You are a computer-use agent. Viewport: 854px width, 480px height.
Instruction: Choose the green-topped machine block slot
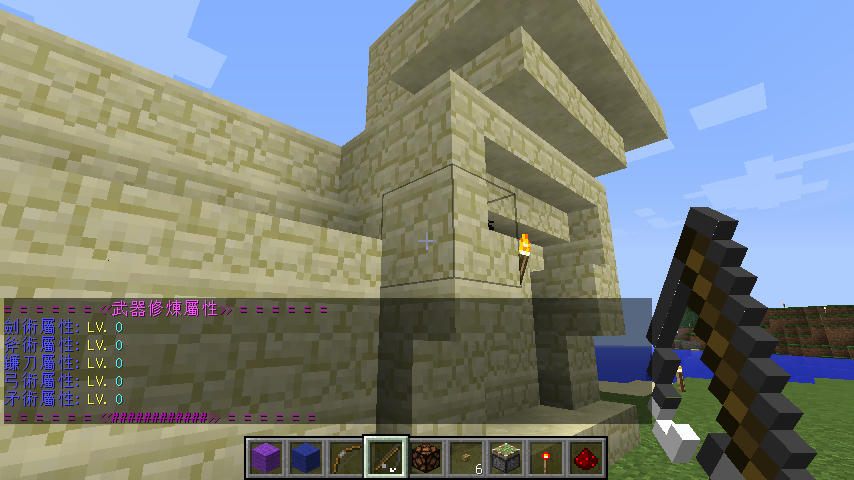point(506,458)
